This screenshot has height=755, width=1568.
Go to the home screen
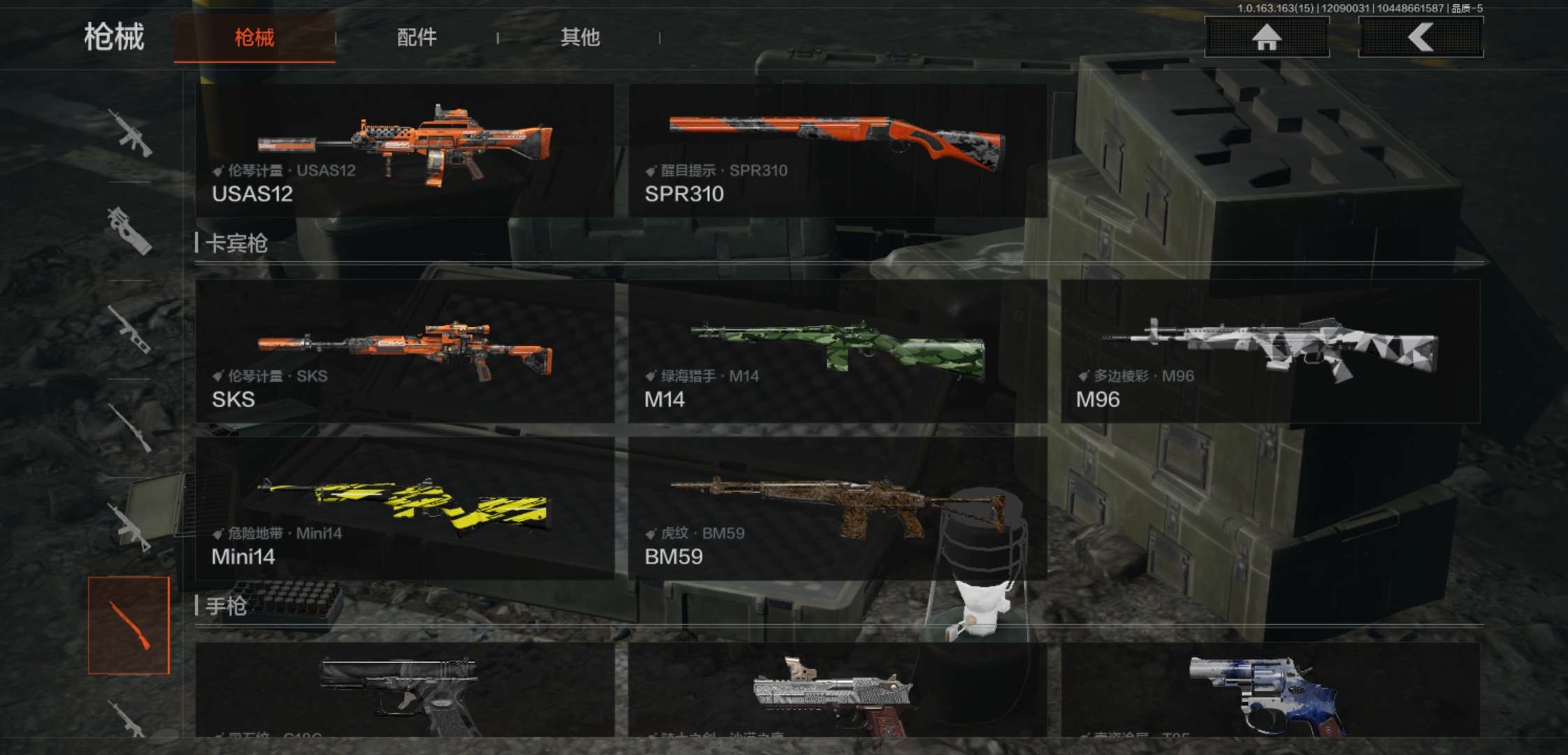coord(1266,37)
